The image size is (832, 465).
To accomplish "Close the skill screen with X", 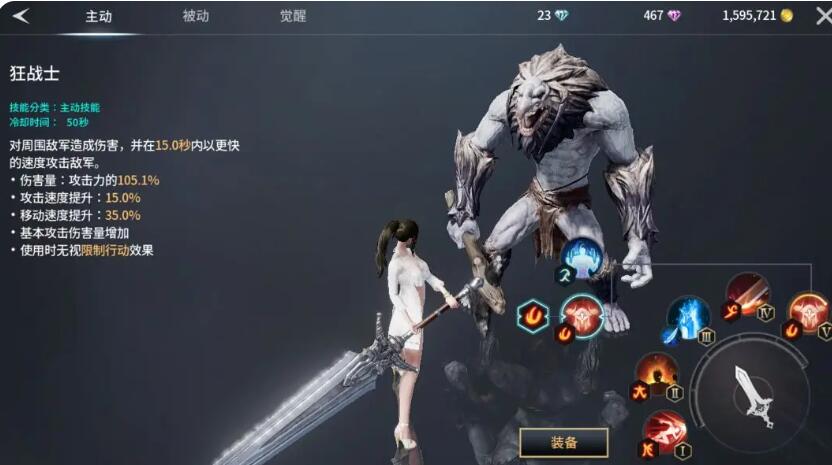I will 822,16.
